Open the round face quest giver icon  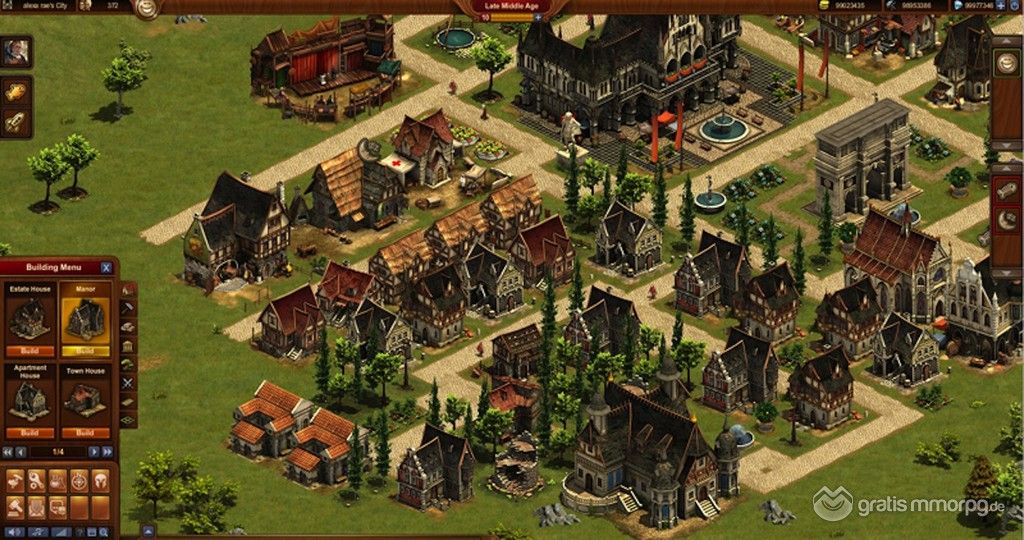coord(147,9)
